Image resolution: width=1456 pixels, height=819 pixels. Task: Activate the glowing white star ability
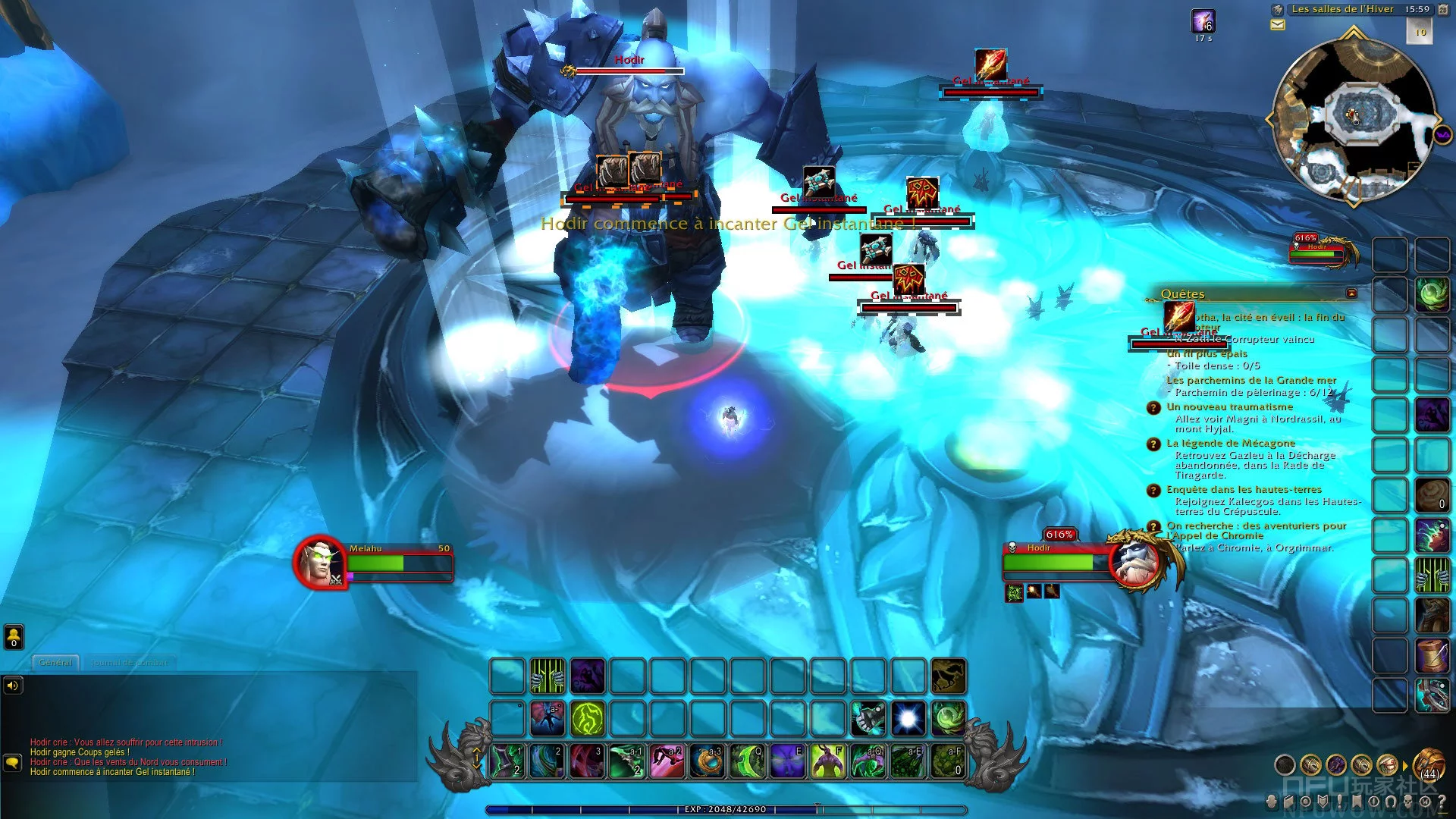click(x=908, y=717)
